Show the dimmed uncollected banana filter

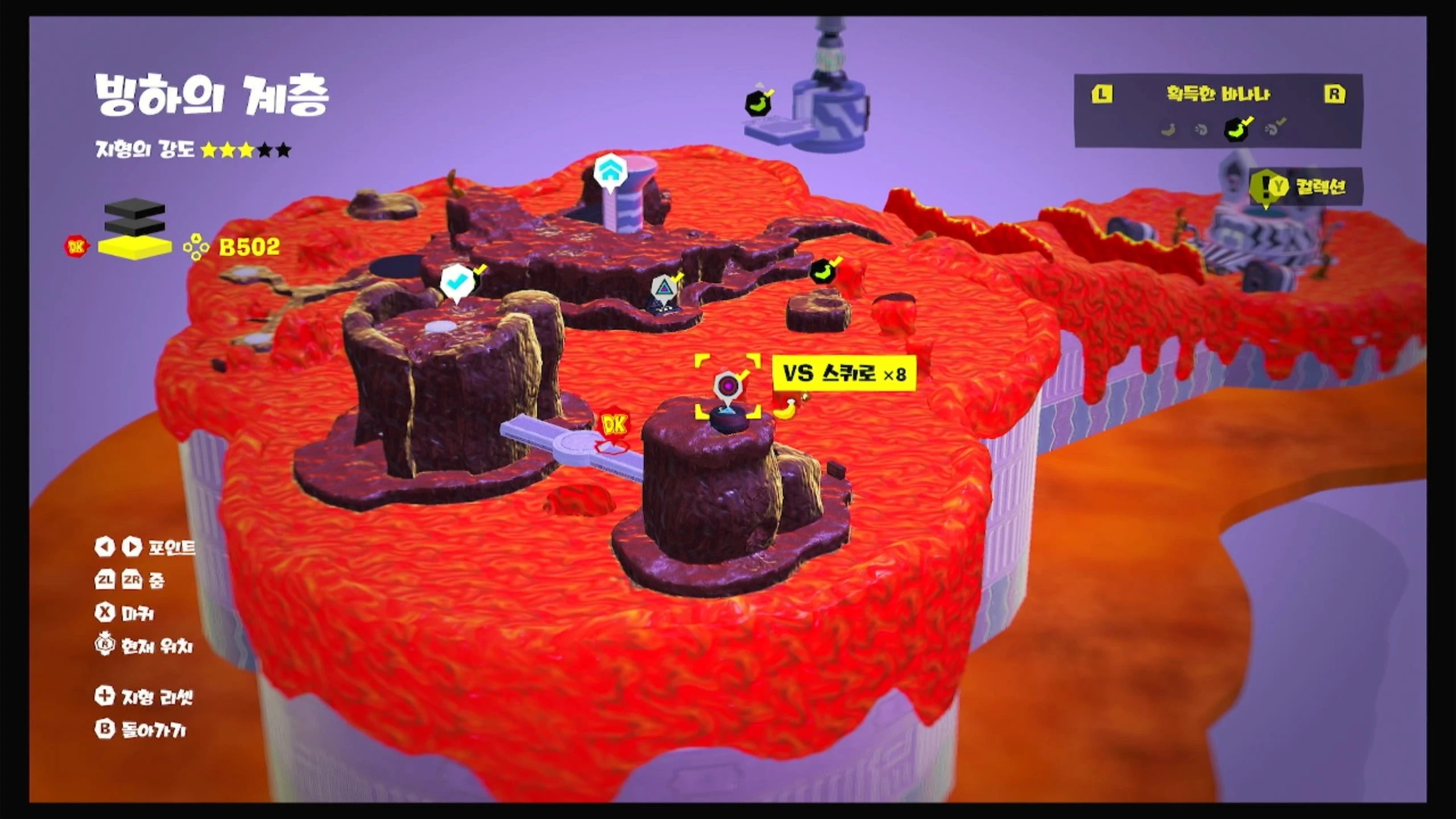1168,130
